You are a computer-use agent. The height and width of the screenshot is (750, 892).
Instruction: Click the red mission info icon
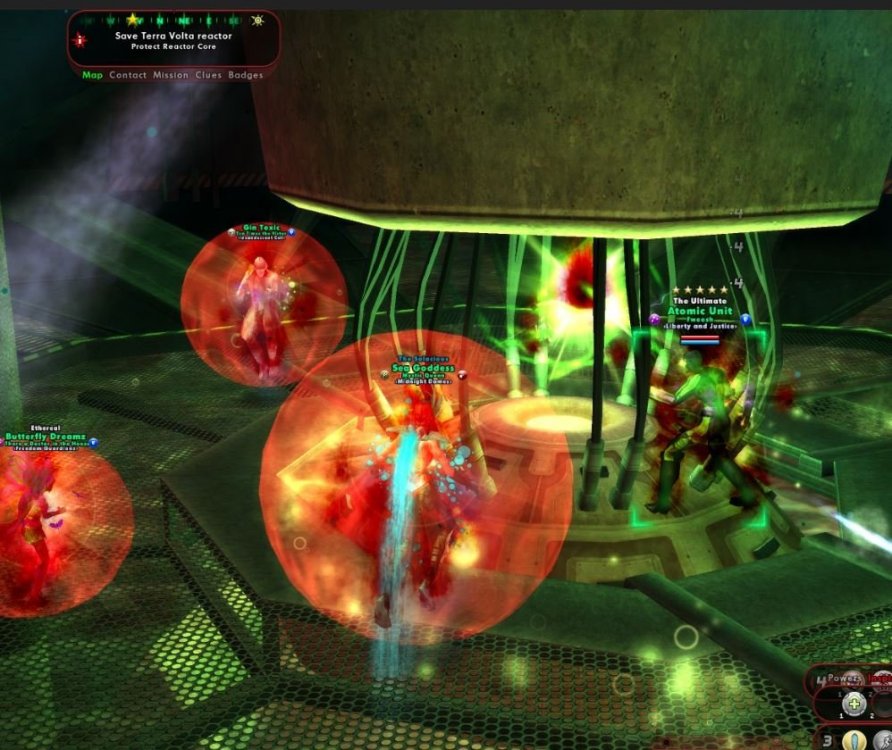[x=80, y=40]
